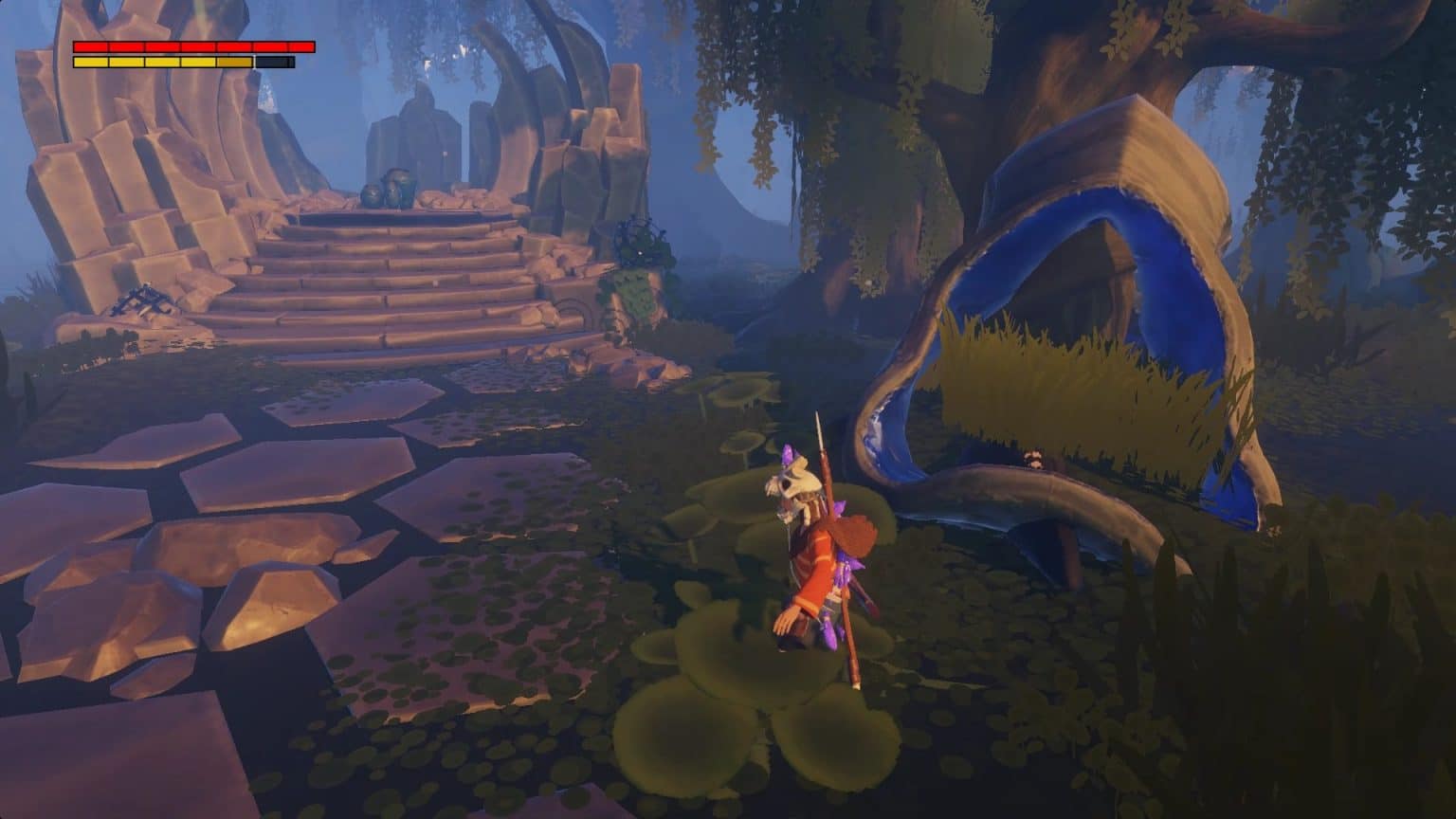1456x819 pixels.
Task: Click the first red segment of the health bar
Action: click(91, 47)
